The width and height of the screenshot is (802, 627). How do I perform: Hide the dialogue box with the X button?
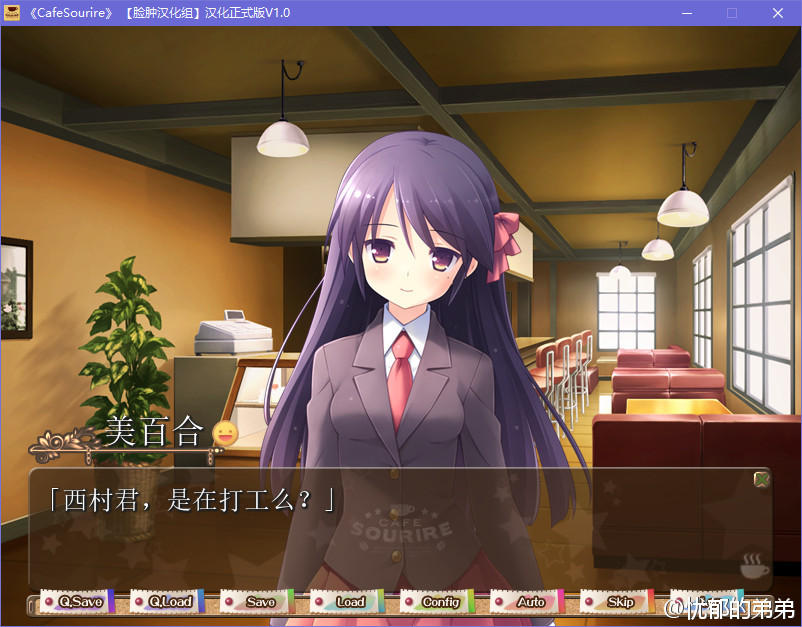(762, 479)
